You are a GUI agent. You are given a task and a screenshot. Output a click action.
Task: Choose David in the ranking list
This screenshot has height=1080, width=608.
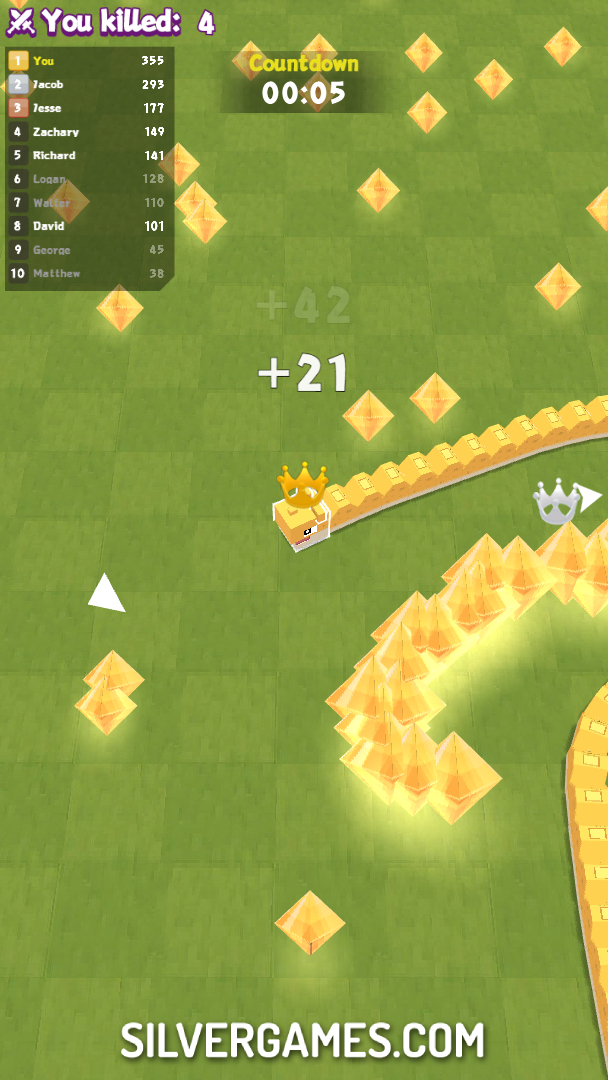coord(88,226)
